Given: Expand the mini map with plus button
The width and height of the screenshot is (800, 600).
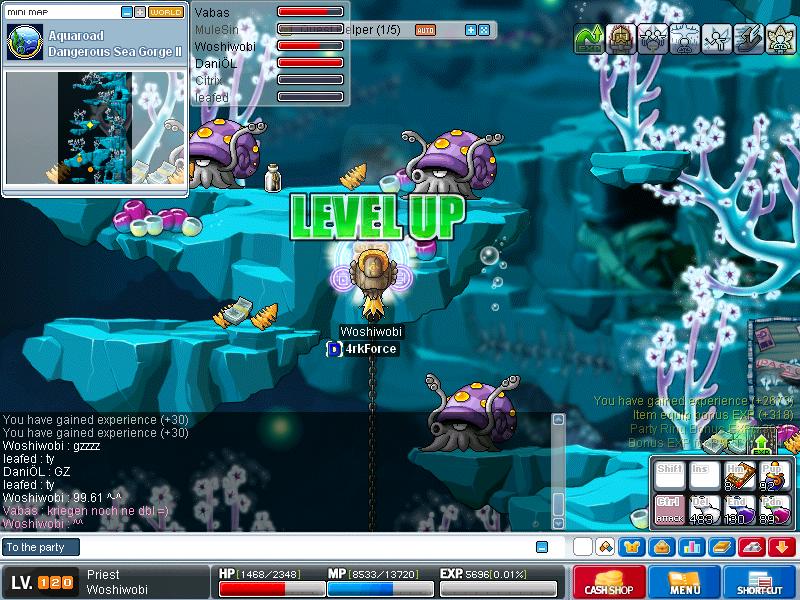Looking at the screenshot, I should click(140, 12).
